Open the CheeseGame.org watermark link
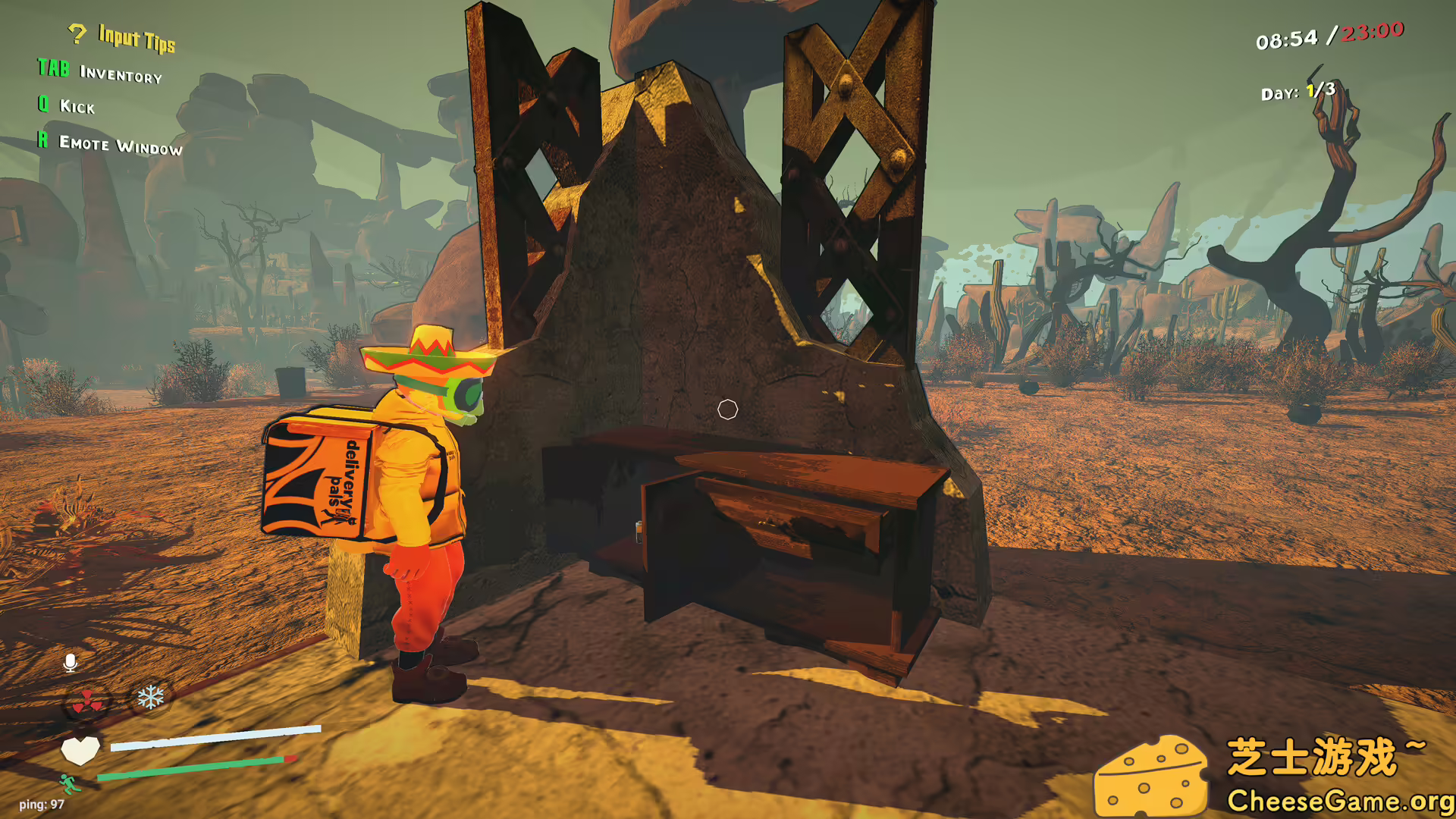The image size is (1456, 819). pyautogui.click(x=1340, y=801)
